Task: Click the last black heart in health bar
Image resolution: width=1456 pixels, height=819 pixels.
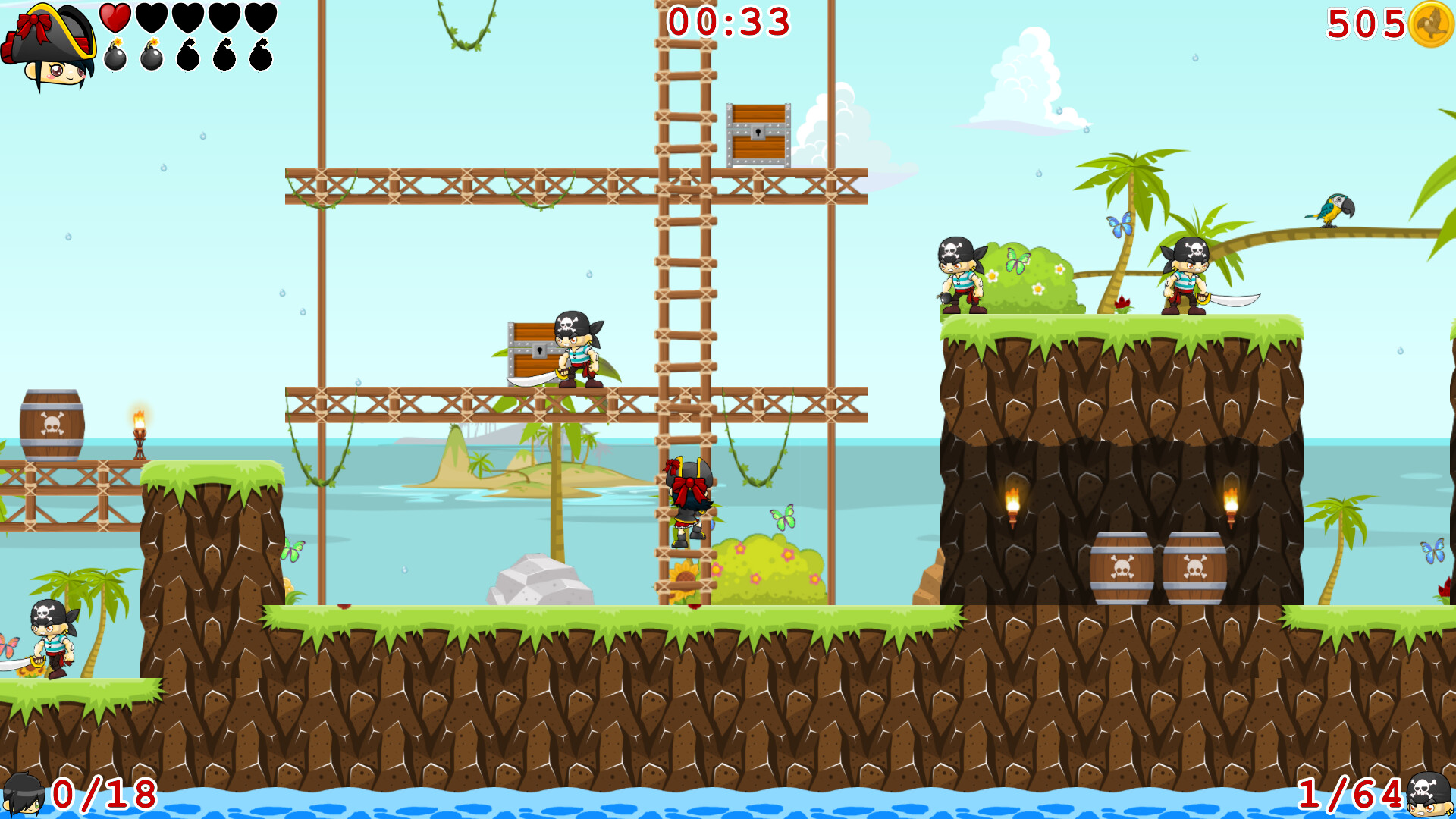Action: point(261,17)
